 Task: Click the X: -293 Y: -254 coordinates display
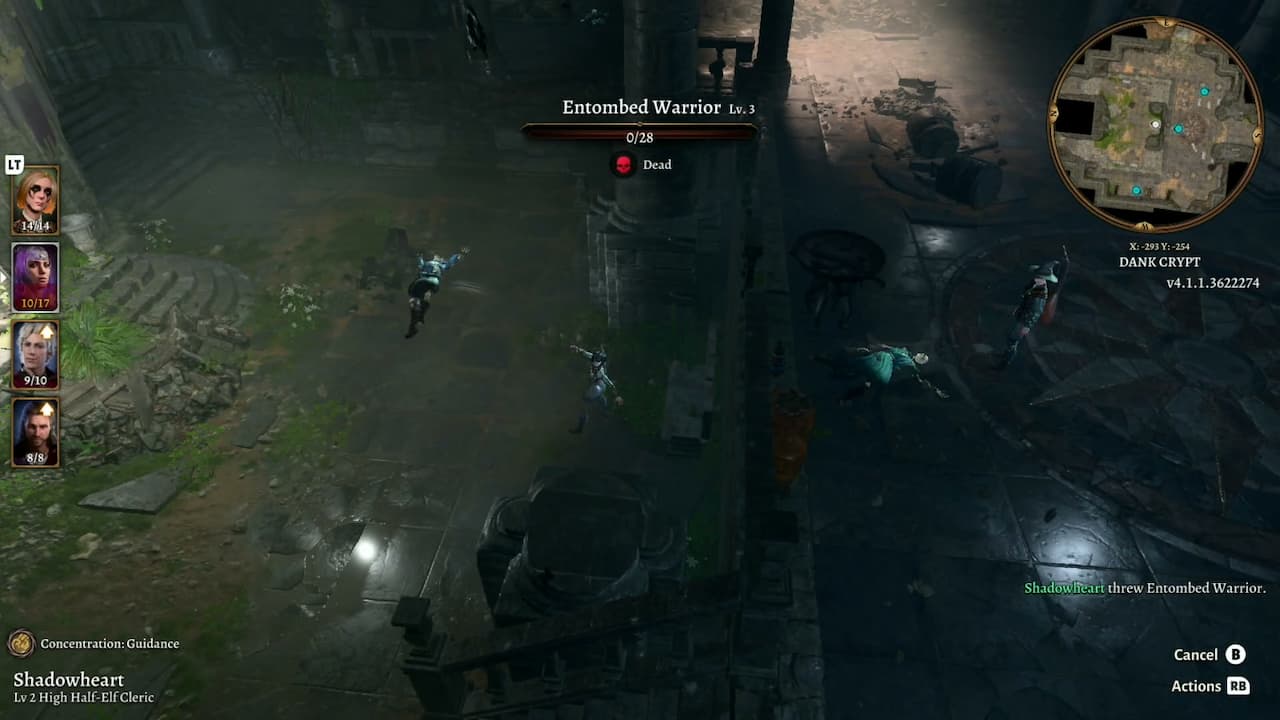(x=1159, y=244)
